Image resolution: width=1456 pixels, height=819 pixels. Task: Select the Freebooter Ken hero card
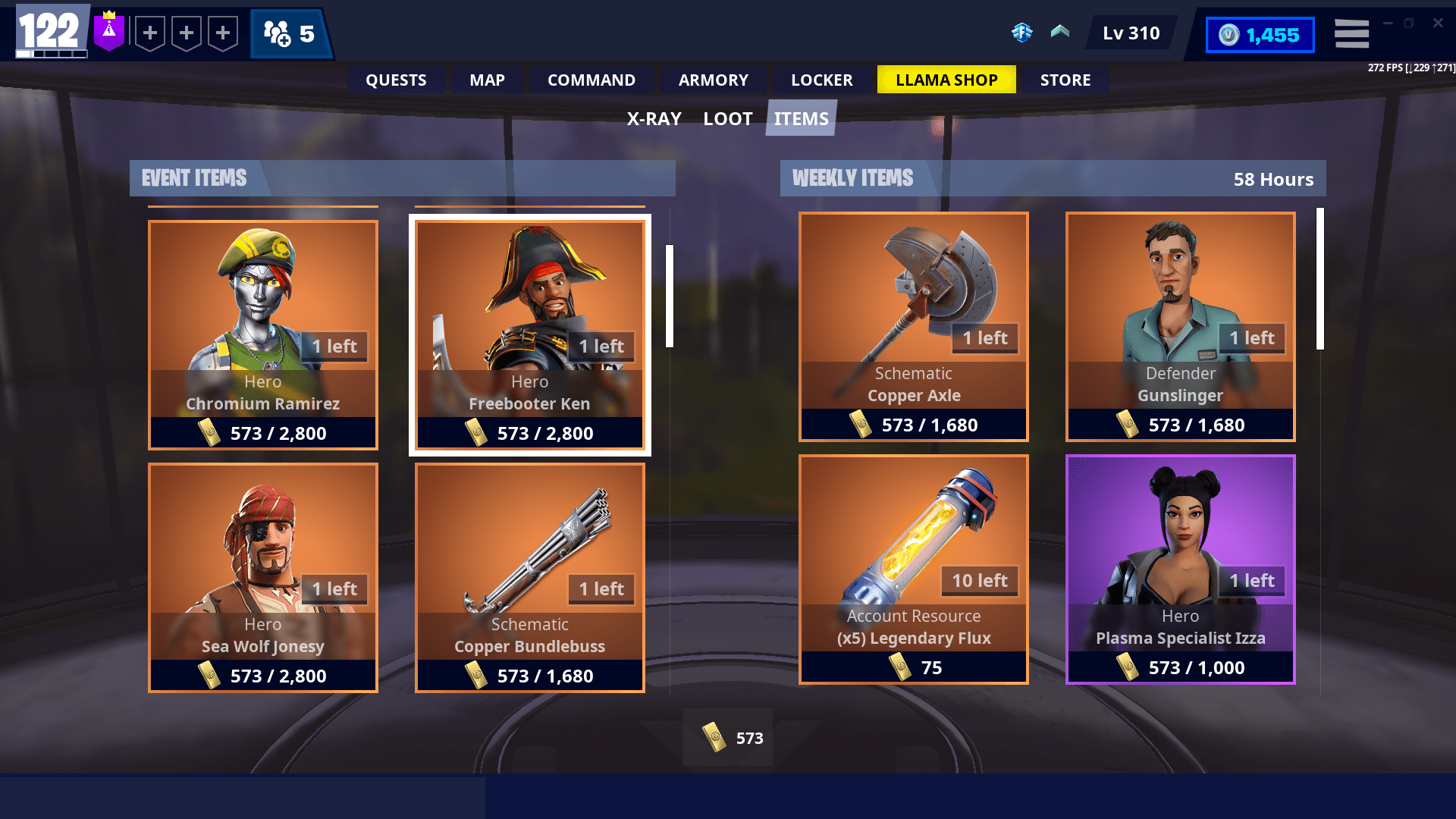(529, 334)
